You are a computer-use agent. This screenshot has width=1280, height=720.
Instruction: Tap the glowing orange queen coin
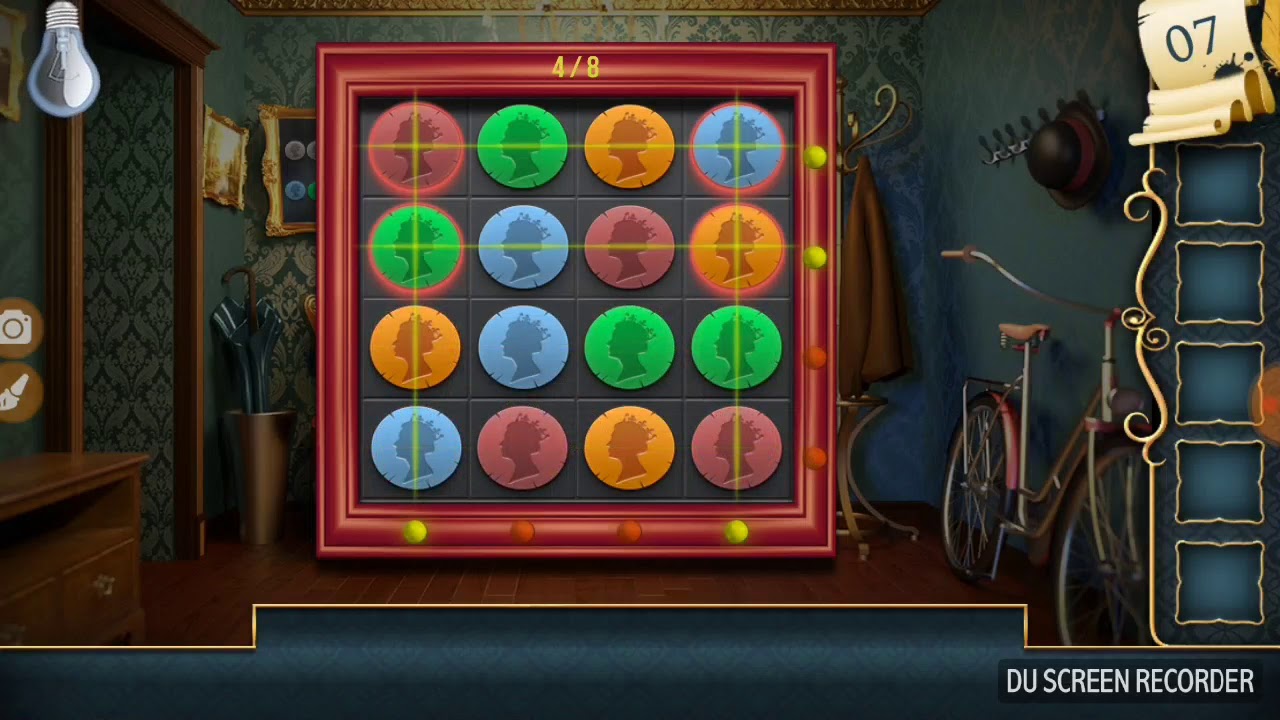(x=737, y=248)
